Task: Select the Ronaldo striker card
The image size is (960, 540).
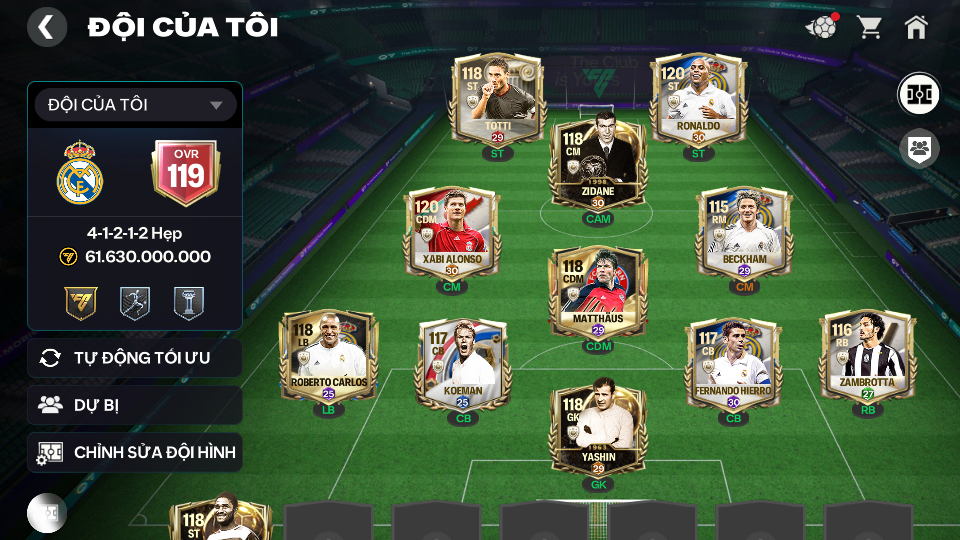Action: point(698,100)
